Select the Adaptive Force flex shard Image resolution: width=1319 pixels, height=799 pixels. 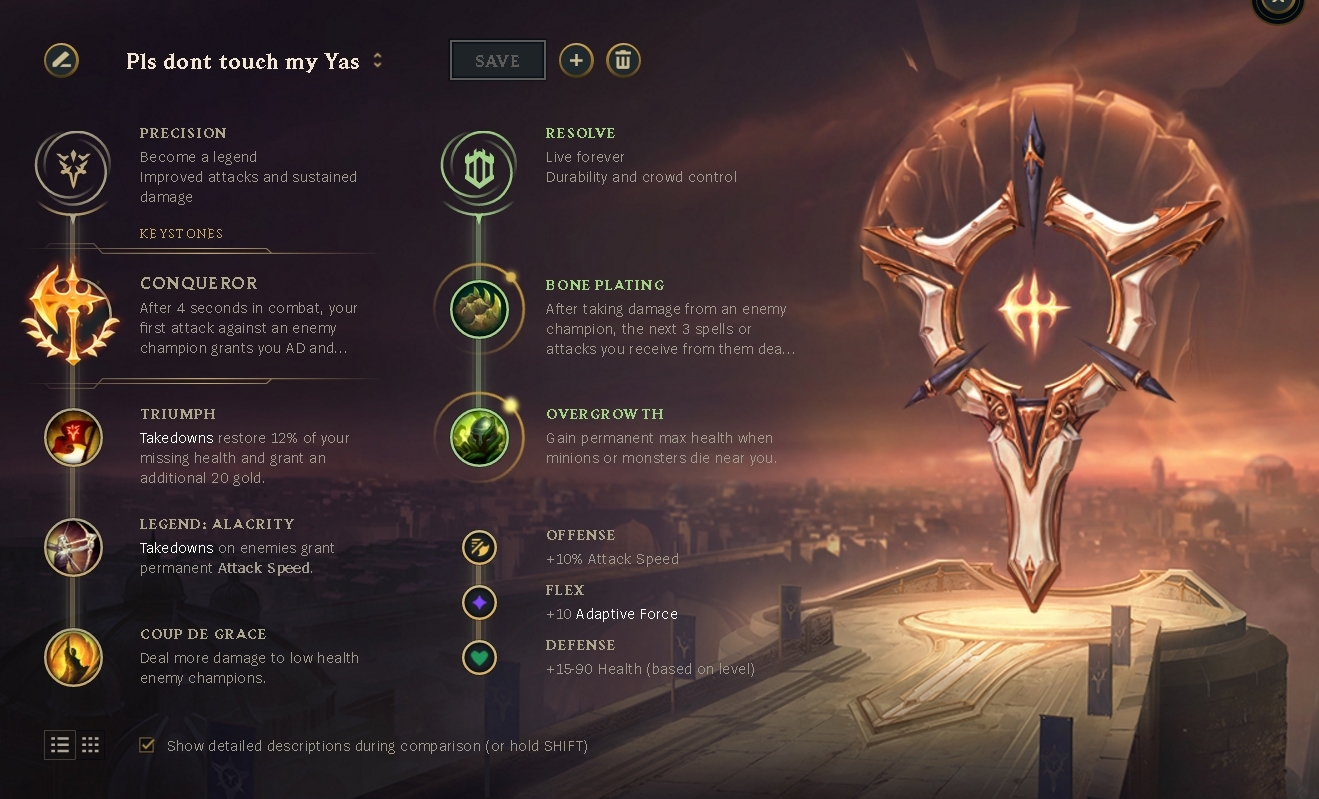[479, 602]
